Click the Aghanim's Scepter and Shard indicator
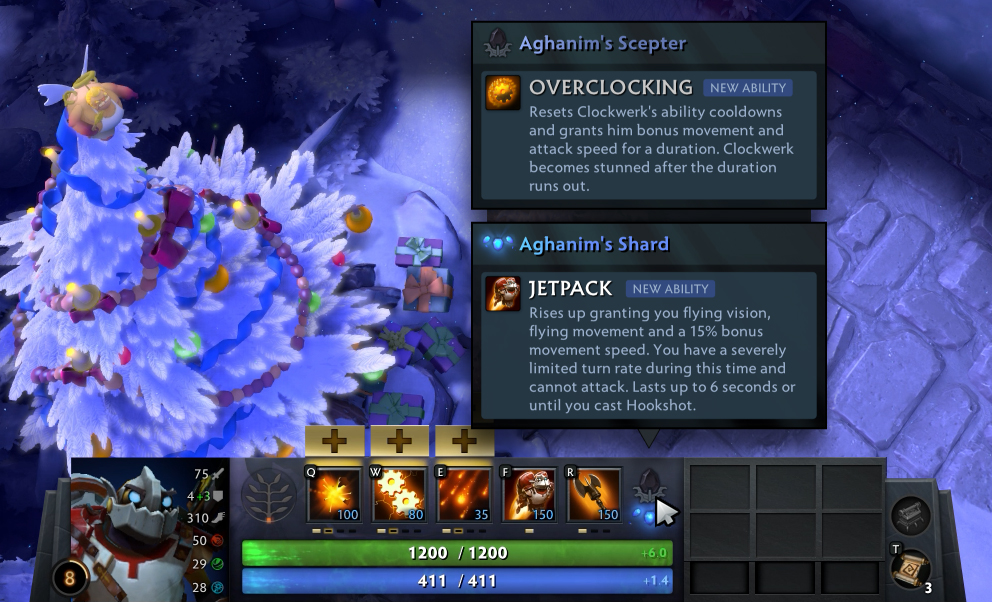 coord(647,497)
